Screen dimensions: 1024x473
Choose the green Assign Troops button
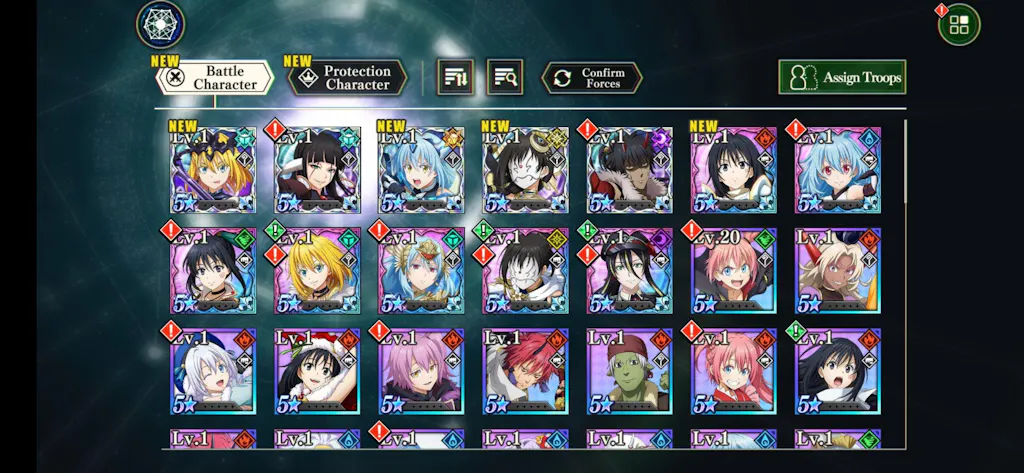pyautogui.click(x=842, y=77)
